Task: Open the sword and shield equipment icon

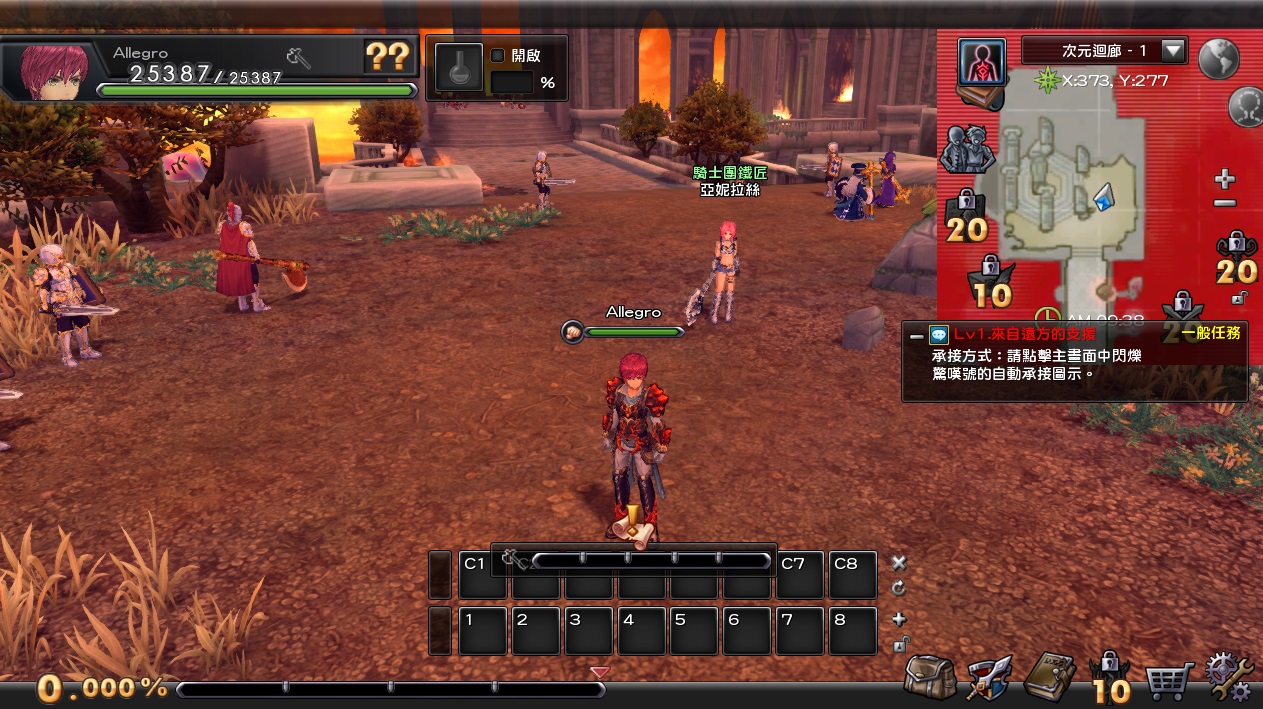Action: tap(988, 678)
